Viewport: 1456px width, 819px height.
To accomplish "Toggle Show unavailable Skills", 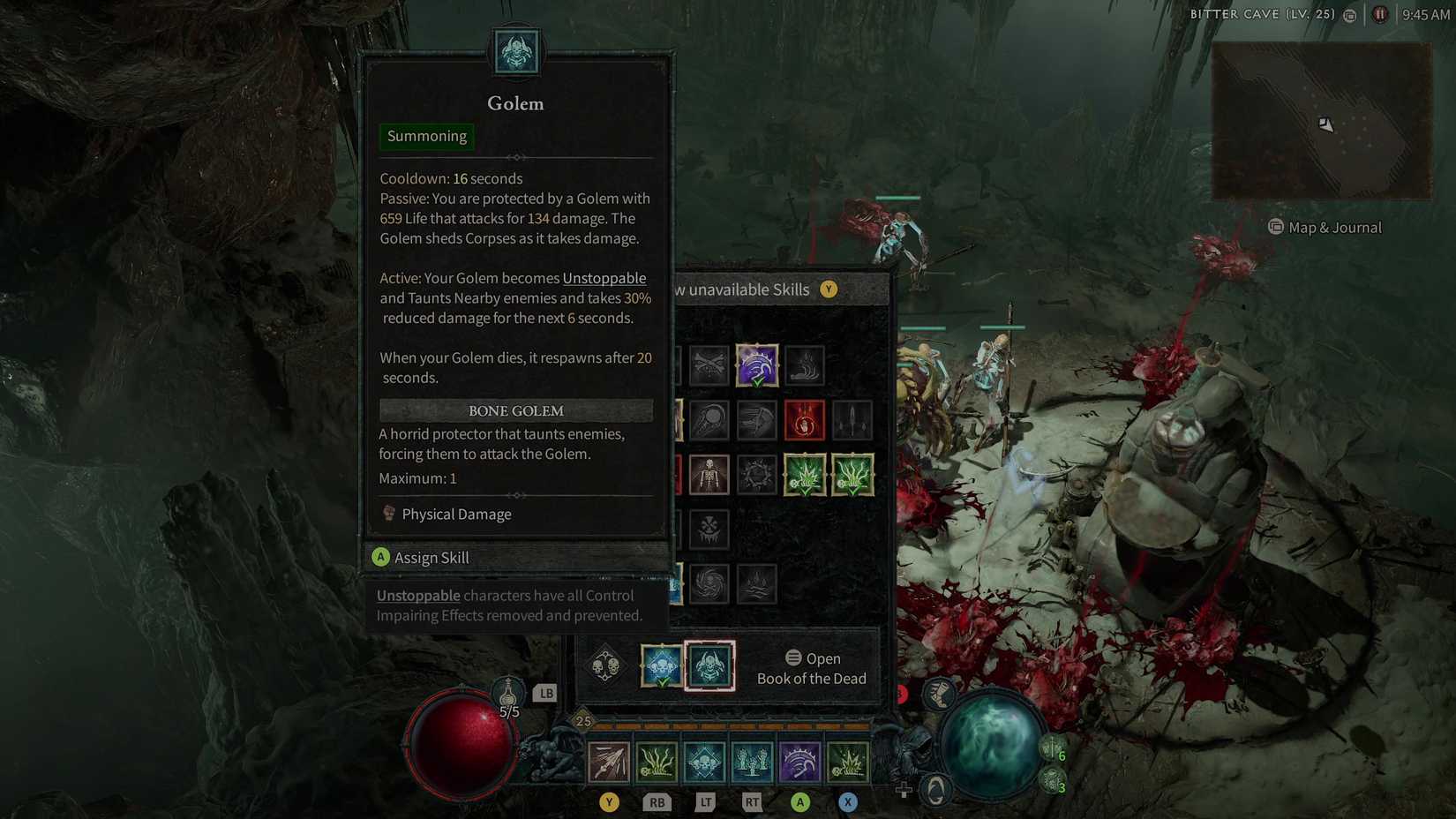I will pyautogui.click(x=828, y=289).
